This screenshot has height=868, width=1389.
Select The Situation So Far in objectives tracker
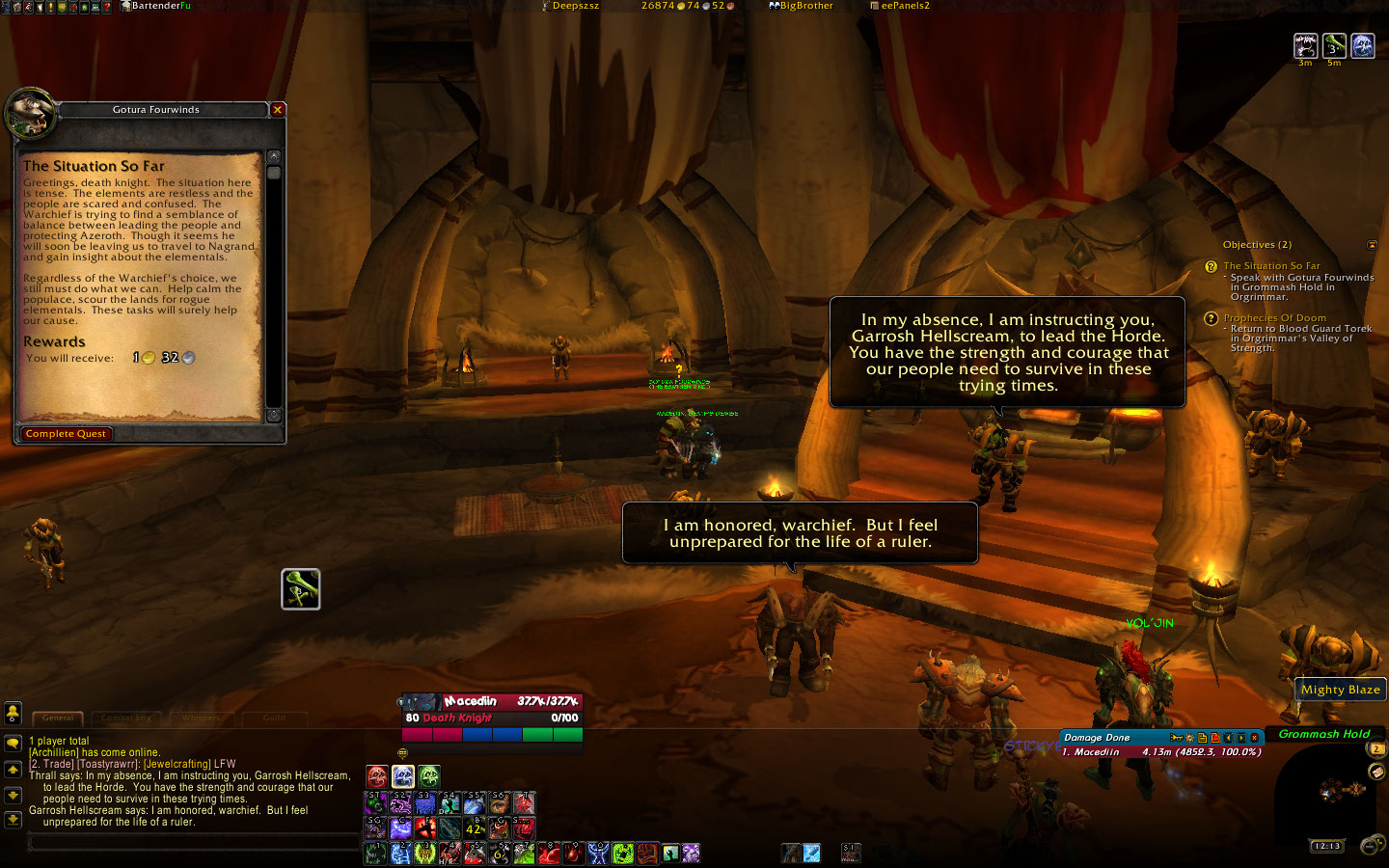click(x=1271, y=266)
